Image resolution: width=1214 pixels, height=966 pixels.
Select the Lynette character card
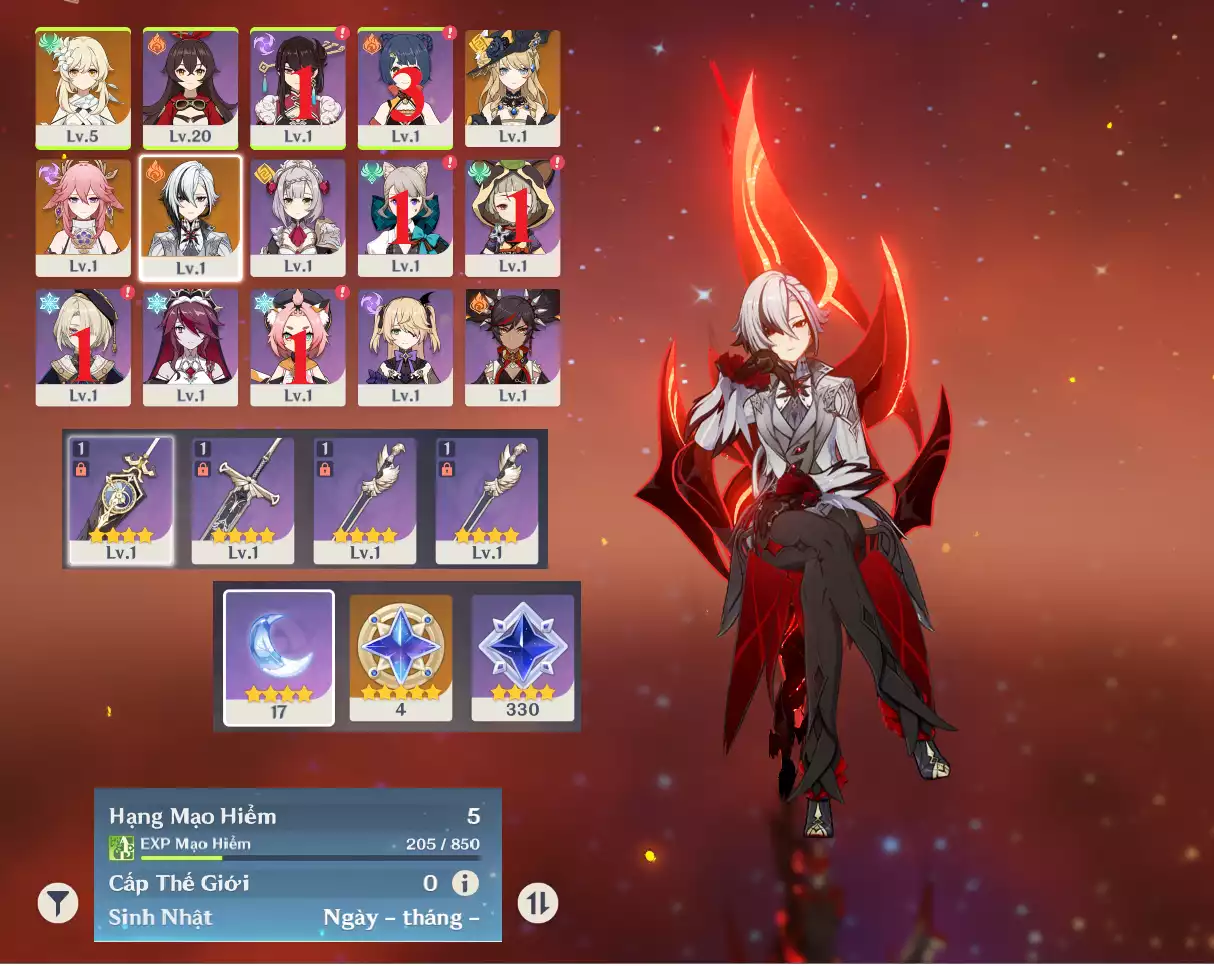pos(405,217)
